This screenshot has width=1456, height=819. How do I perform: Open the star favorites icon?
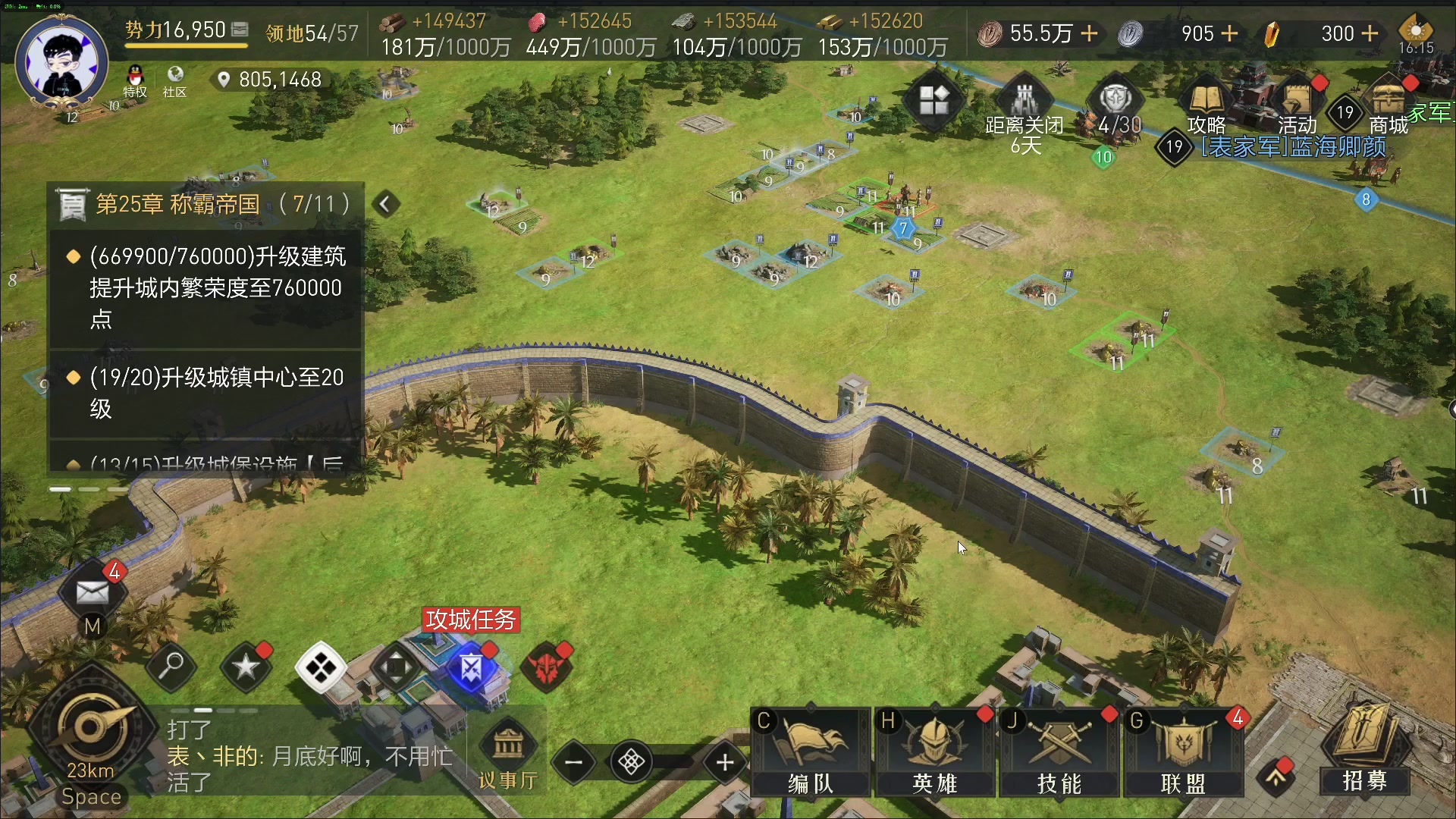tap(246, 667)
